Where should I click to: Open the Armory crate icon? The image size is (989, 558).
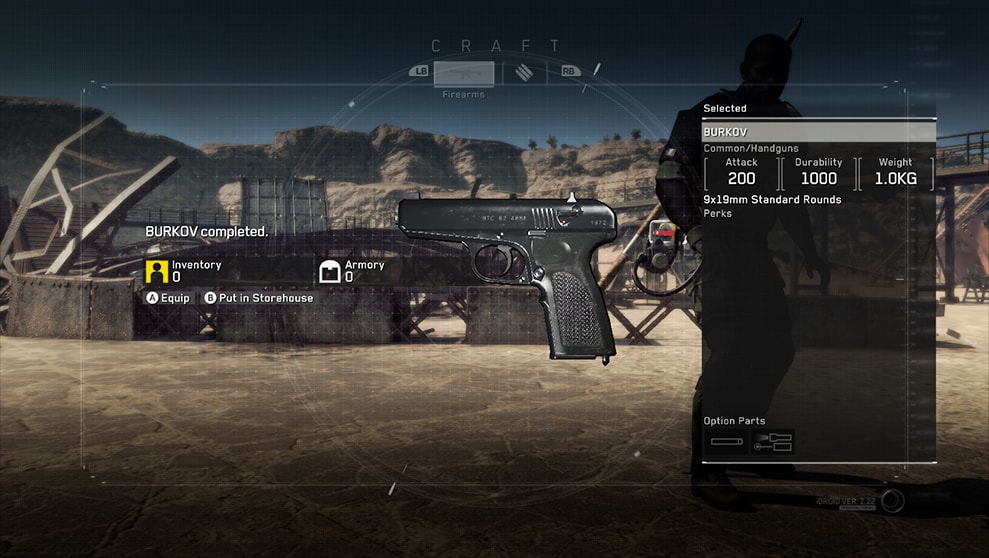pos(330,271)
